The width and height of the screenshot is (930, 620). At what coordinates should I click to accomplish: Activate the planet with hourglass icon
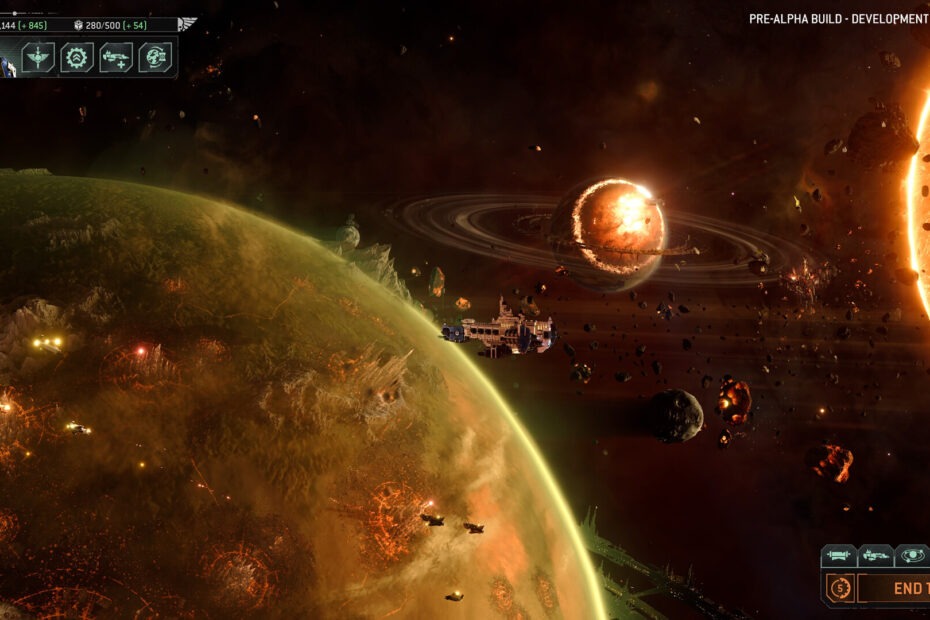155,57
